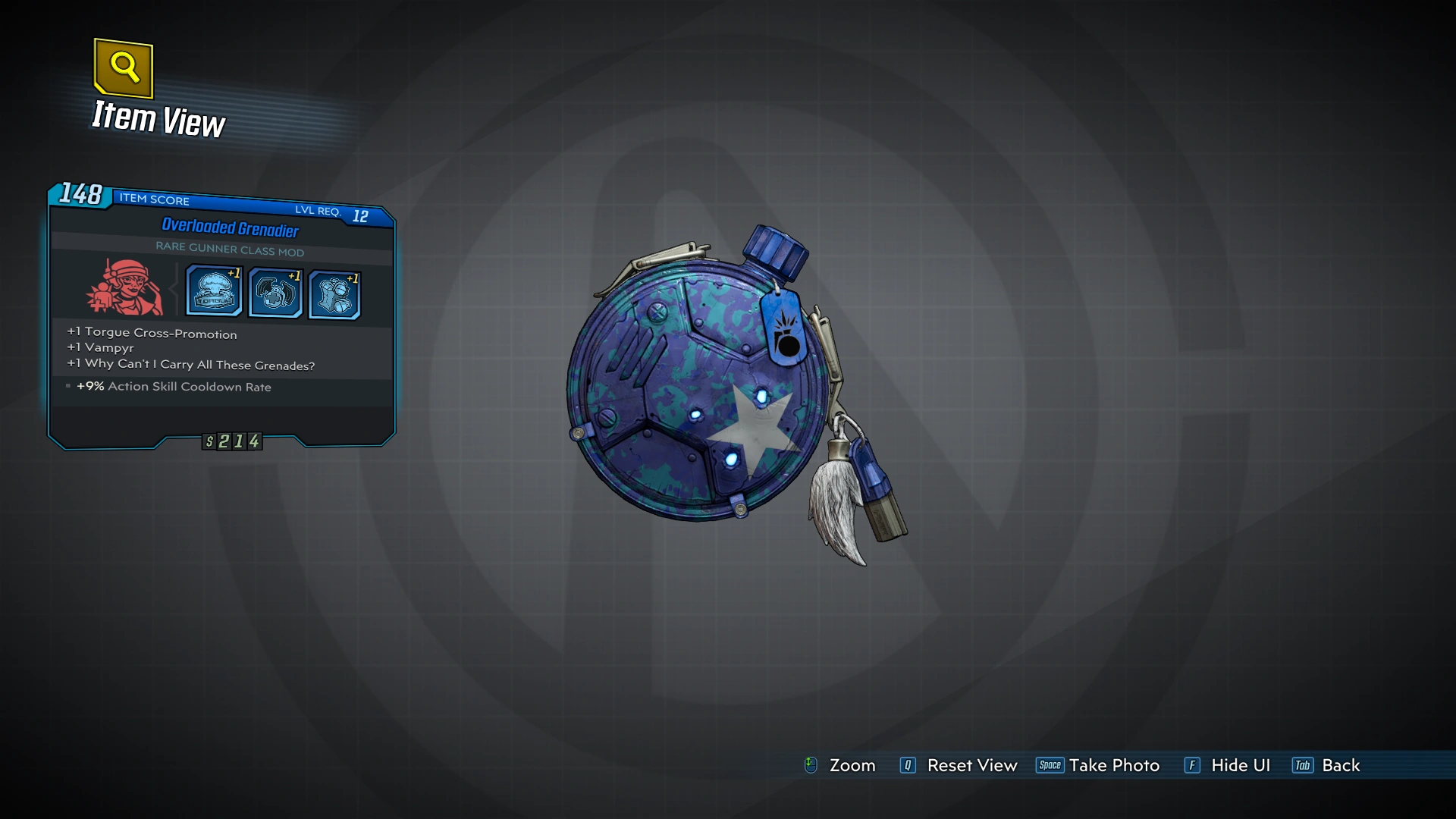Select the Torgue Cross-Promotion skill icon
The height and width of the screenshot is (819, 1456).
point(213,291)
